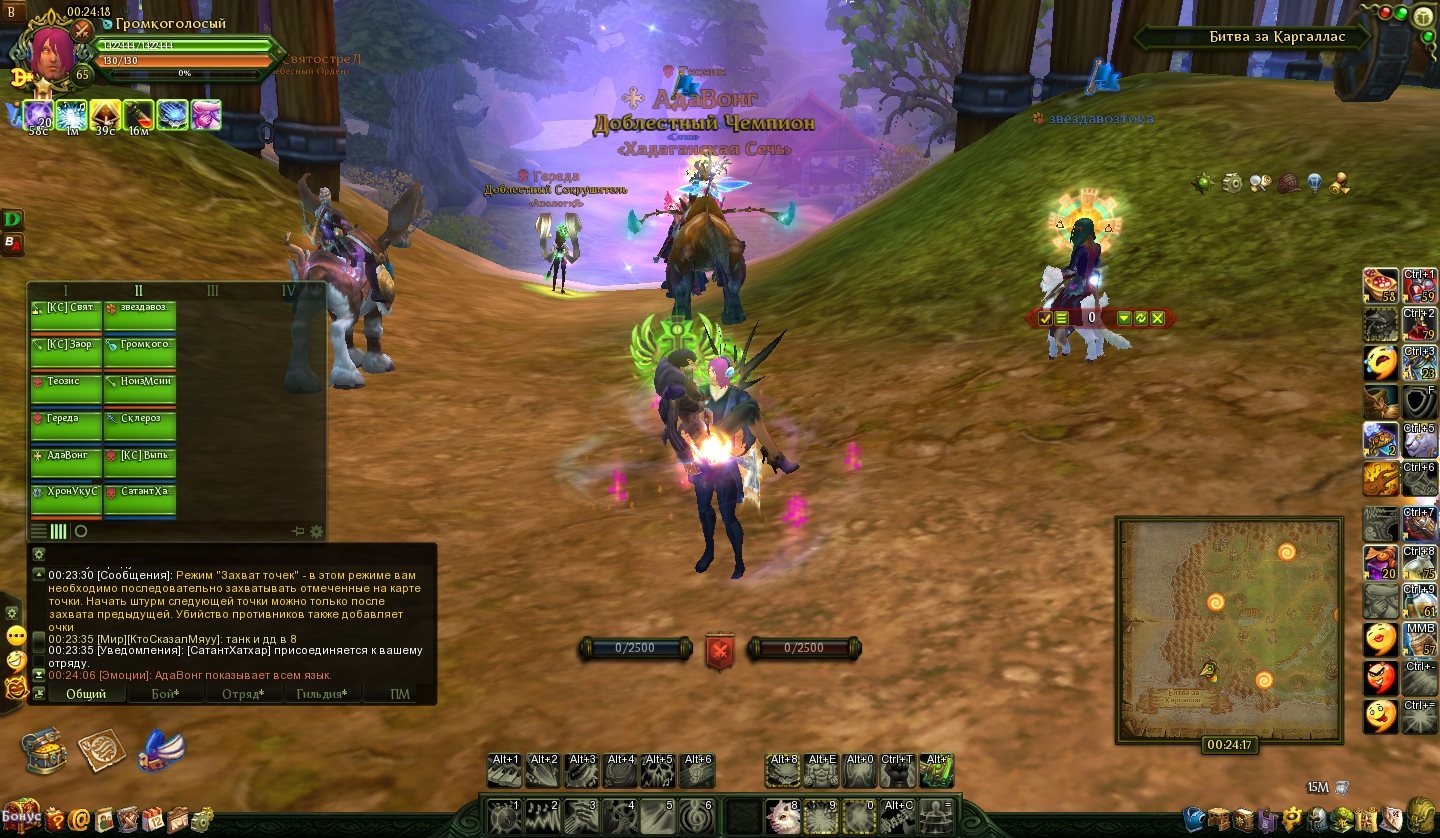Switch to the ПМ chat tab
Screen dimensions: 1440x838
400,694
